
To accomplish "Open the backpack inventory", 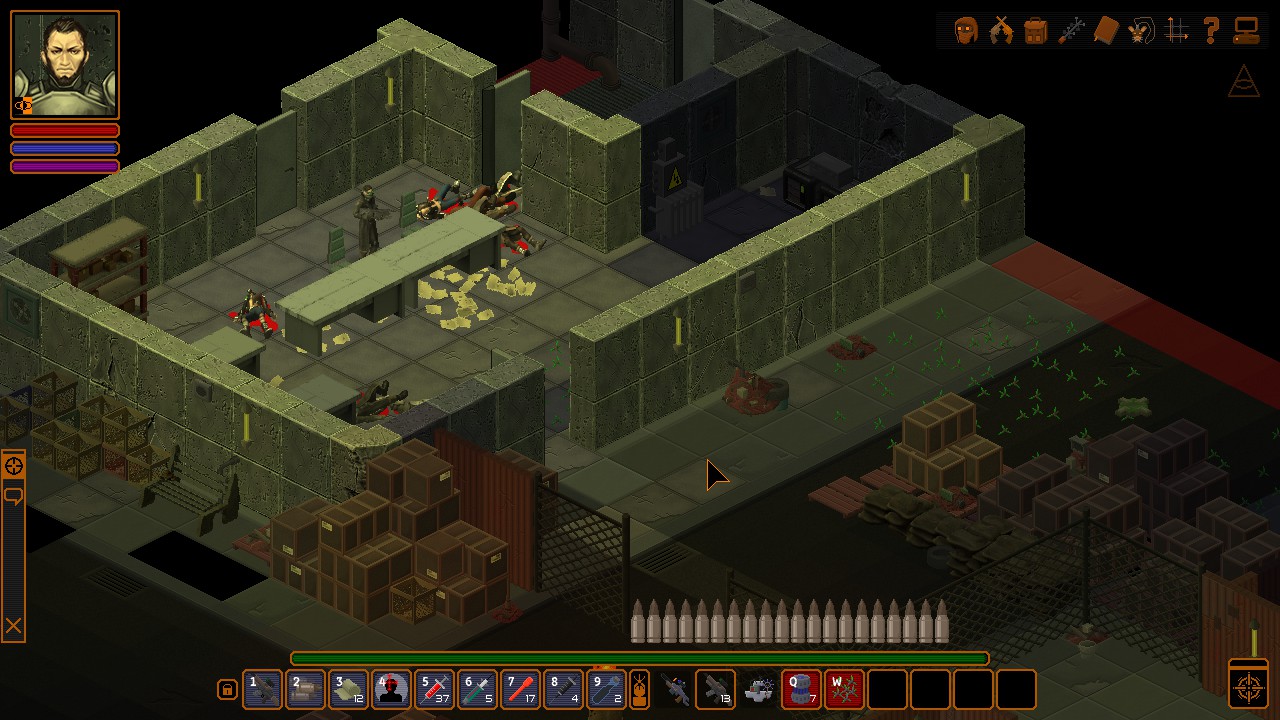I will pyautogui.click(x=1036, y=31).
